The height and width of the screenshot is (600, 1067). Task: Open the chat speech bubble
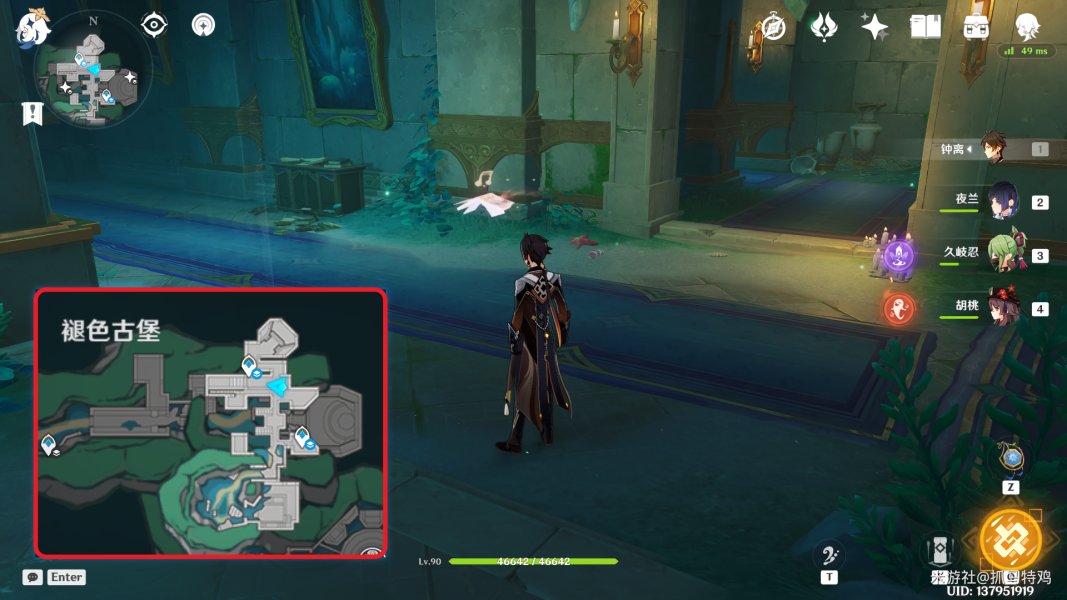pos(33,577)
